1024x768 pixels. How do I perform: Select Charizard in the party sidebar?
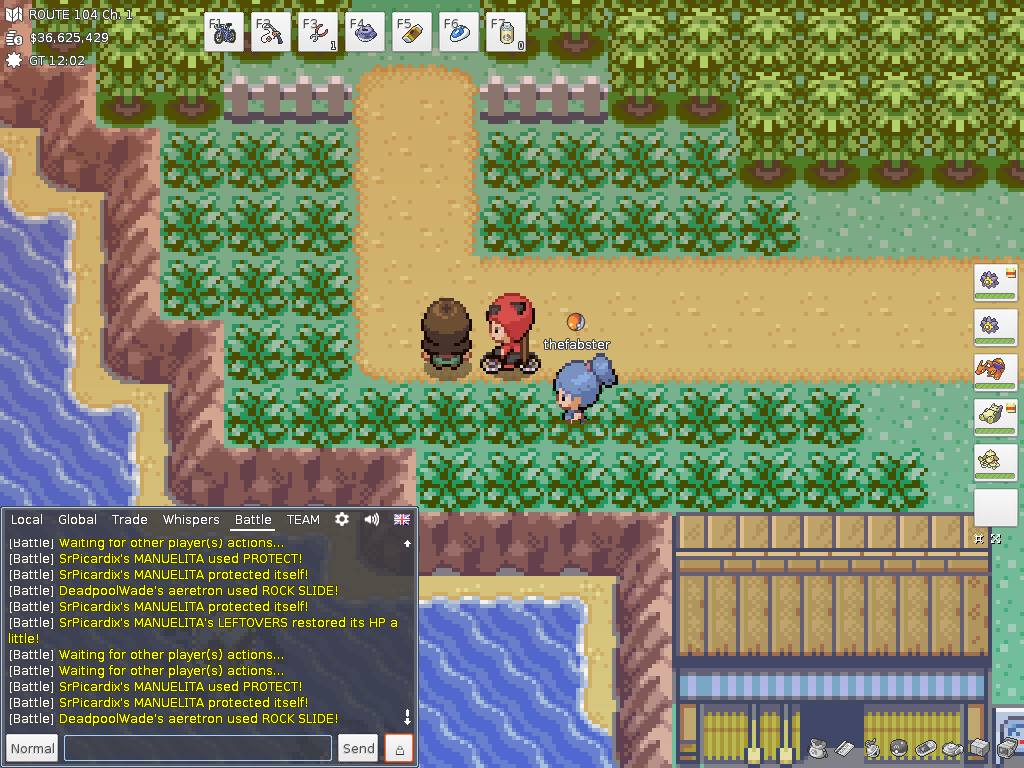pos(995,371)
